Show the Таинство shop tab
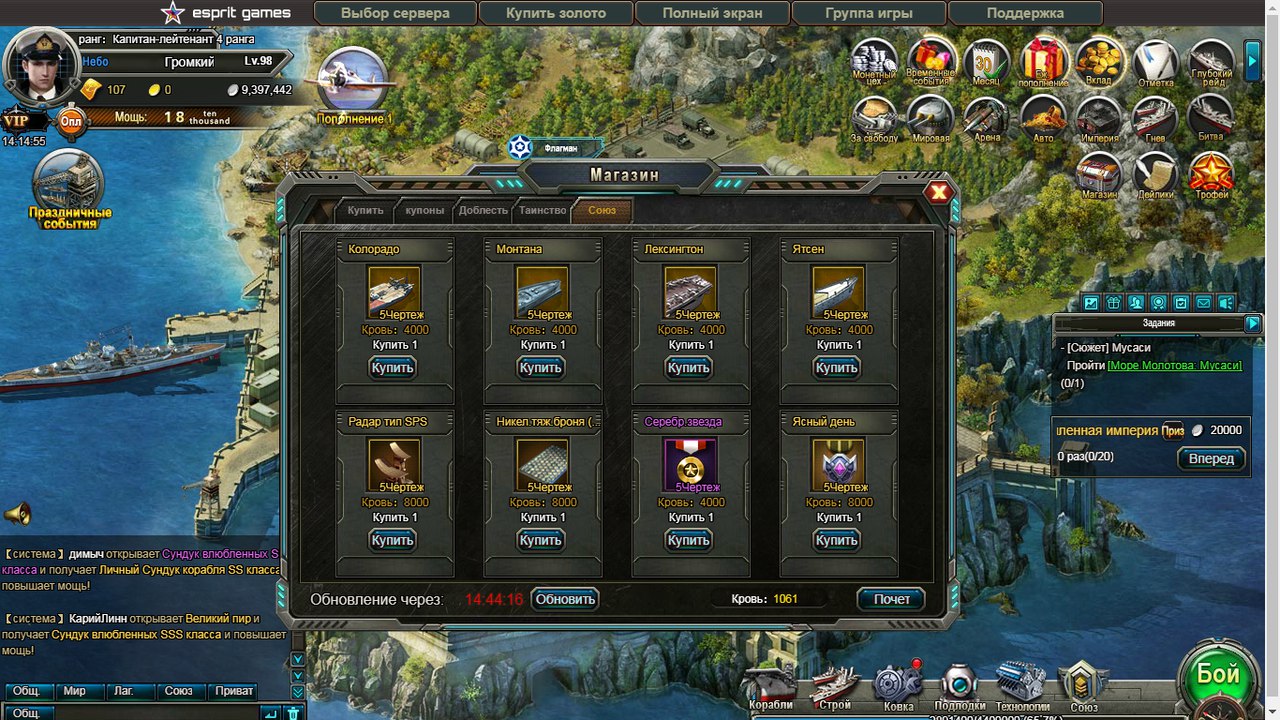The height and width of the screenshot is (720, 1280). [543, 210]
